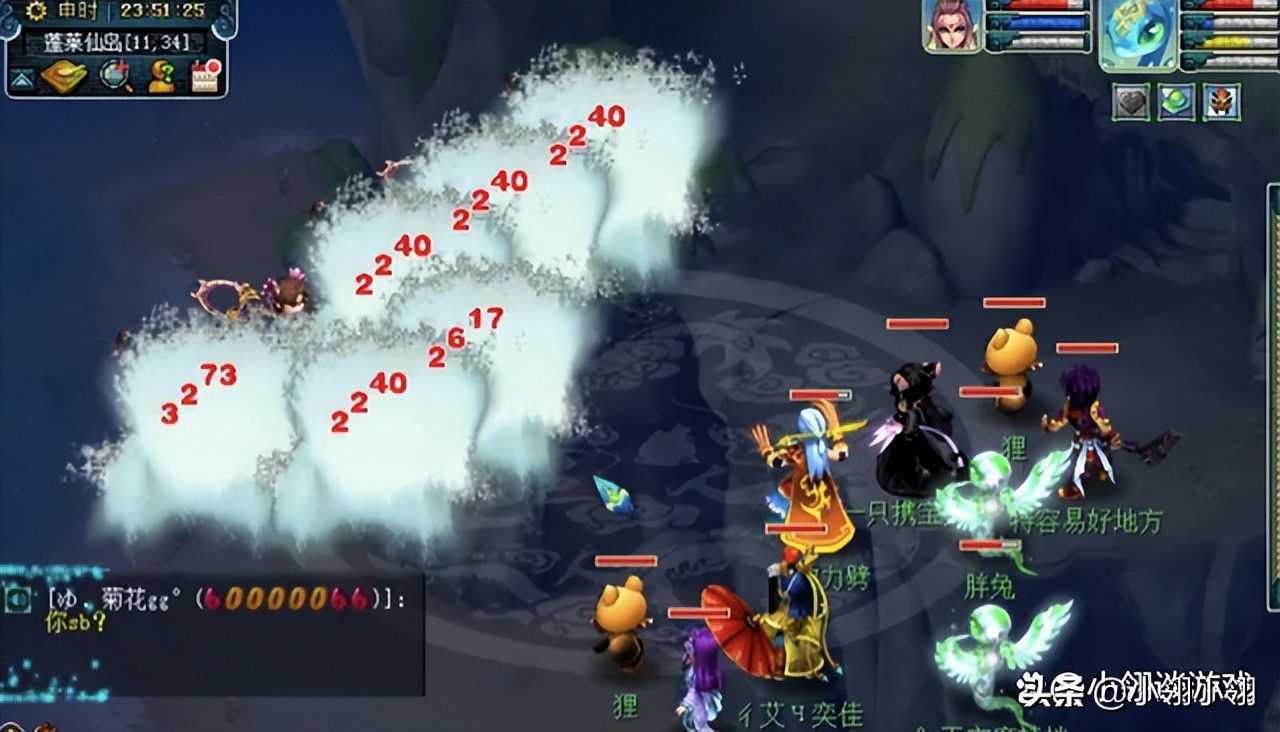This screenshot has width=1280, height=732.
Task: Click the green gem buff icon
Action: tap(1177, 102)
